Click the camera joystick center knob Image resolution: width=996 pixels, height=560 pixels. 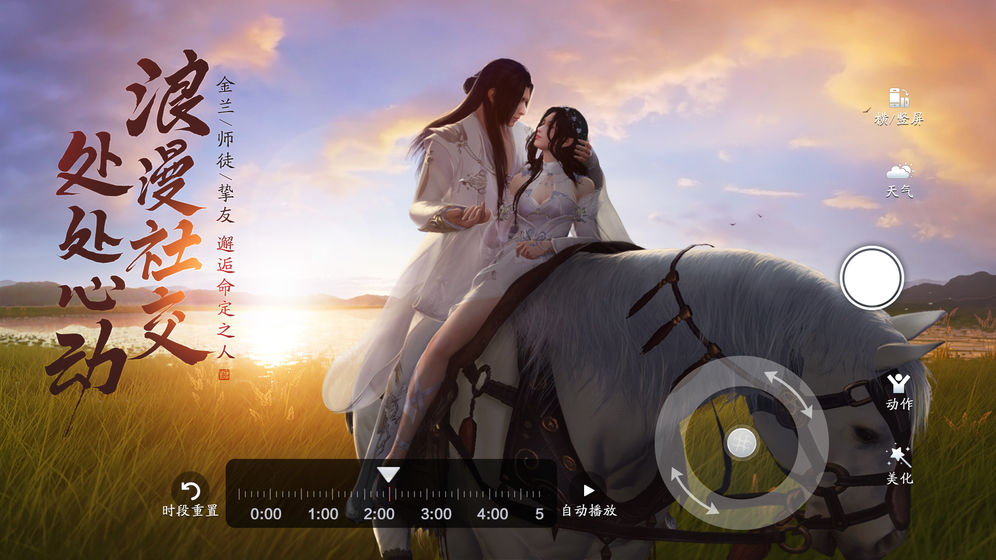741,441
